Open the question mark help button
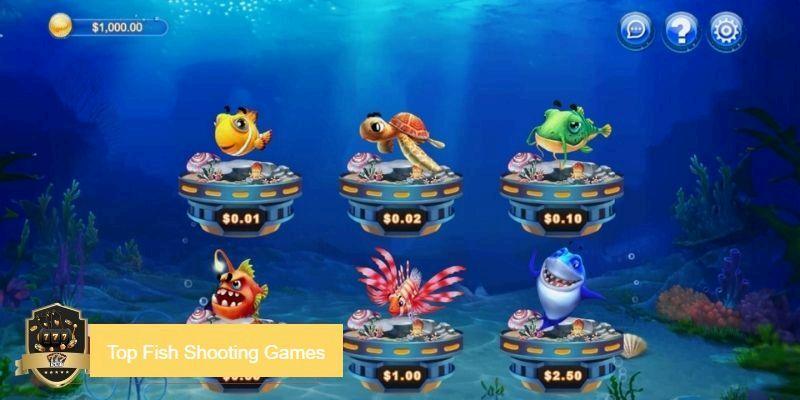This screenshot has width=800, height=400. (681, 30)
